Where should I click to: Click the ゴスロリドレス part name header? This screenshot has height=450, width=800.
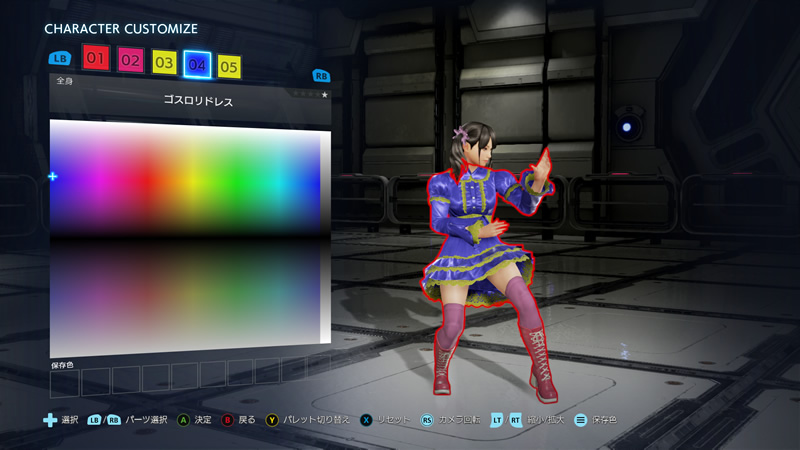click(190, 100)
